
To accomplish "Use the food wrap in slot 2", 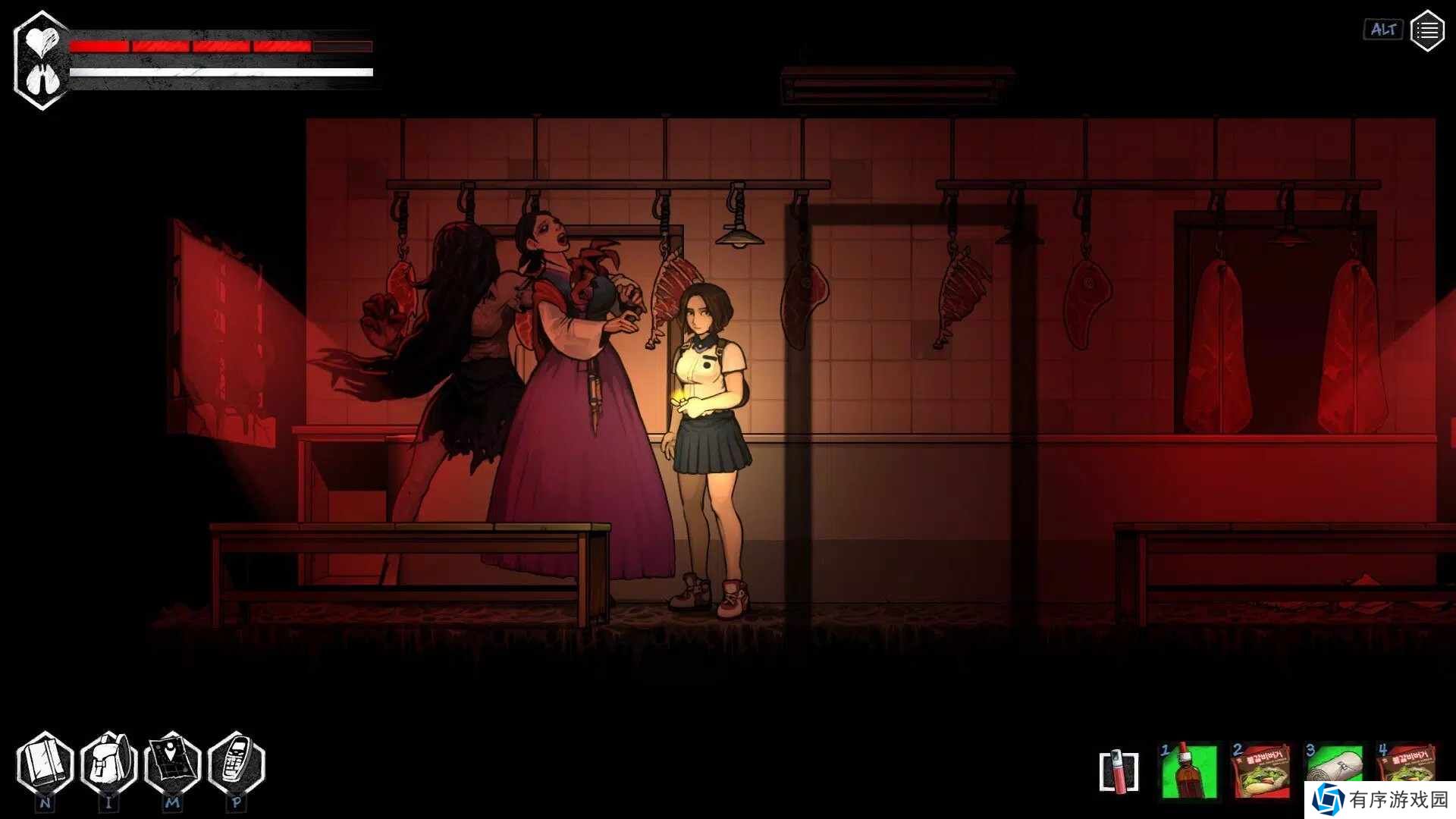I will click(x=1261, y=771).
